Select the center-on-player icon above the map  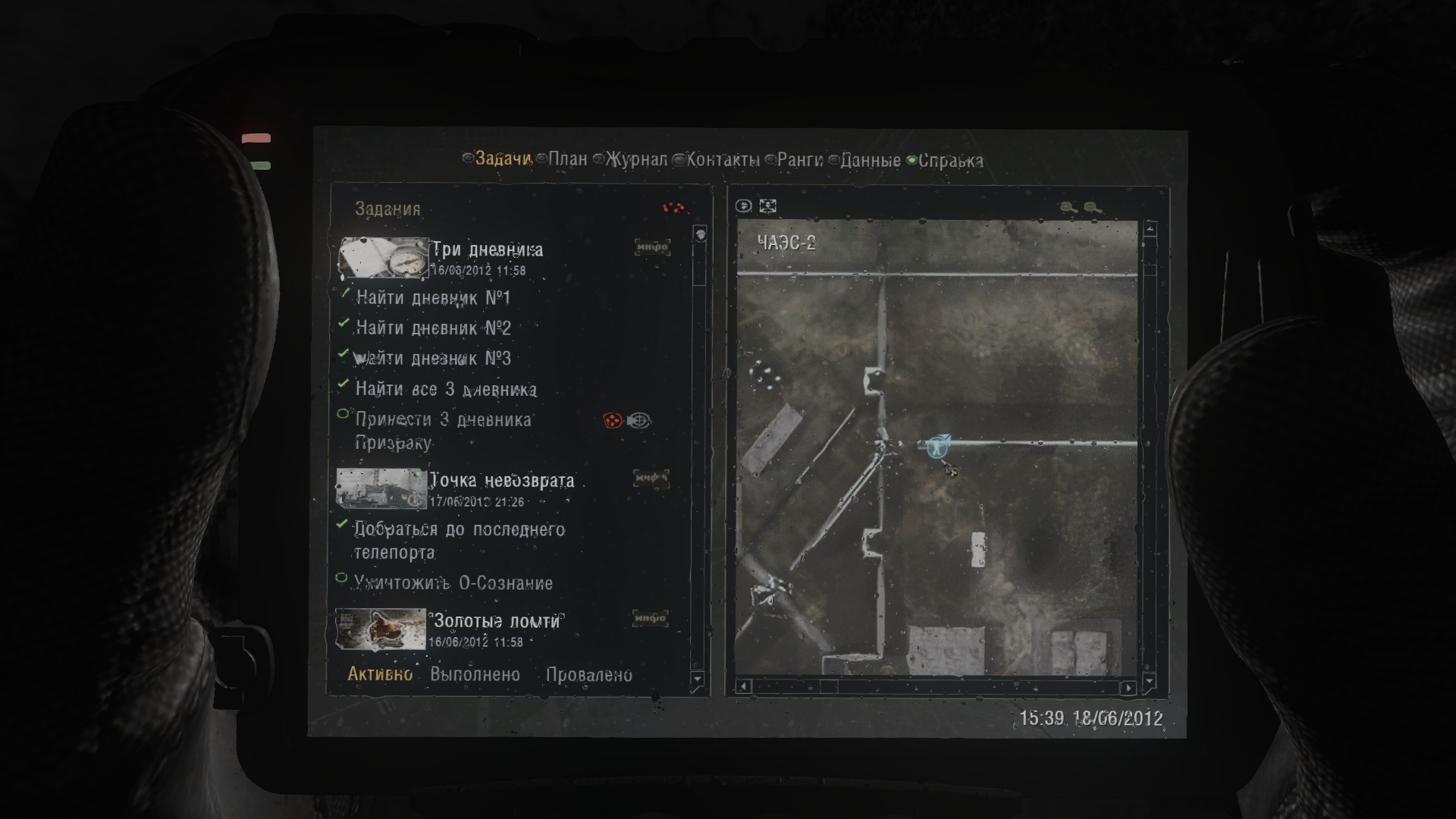tap(743, 206)
